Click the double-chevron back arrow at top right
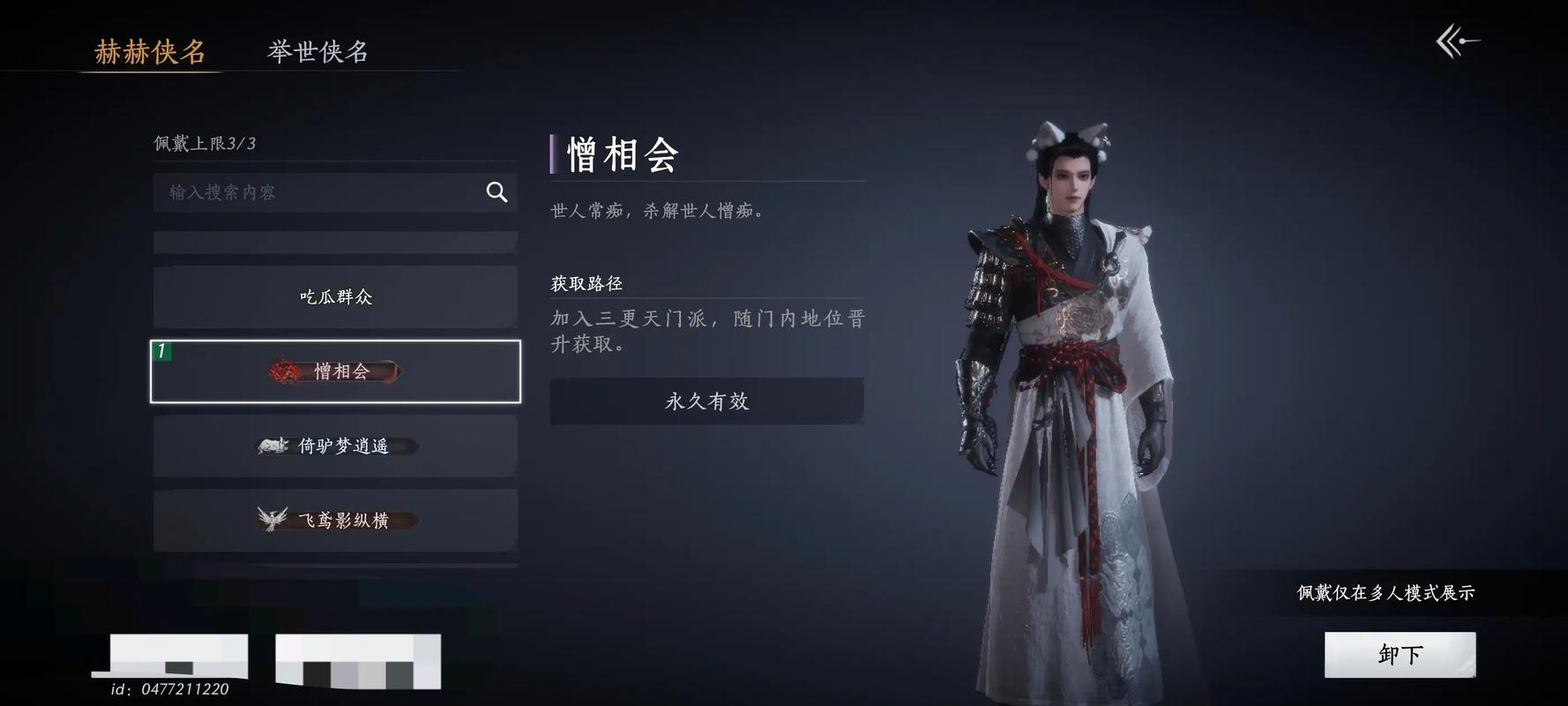The width and height of the screenshot is (1568, 706). 1457,40
